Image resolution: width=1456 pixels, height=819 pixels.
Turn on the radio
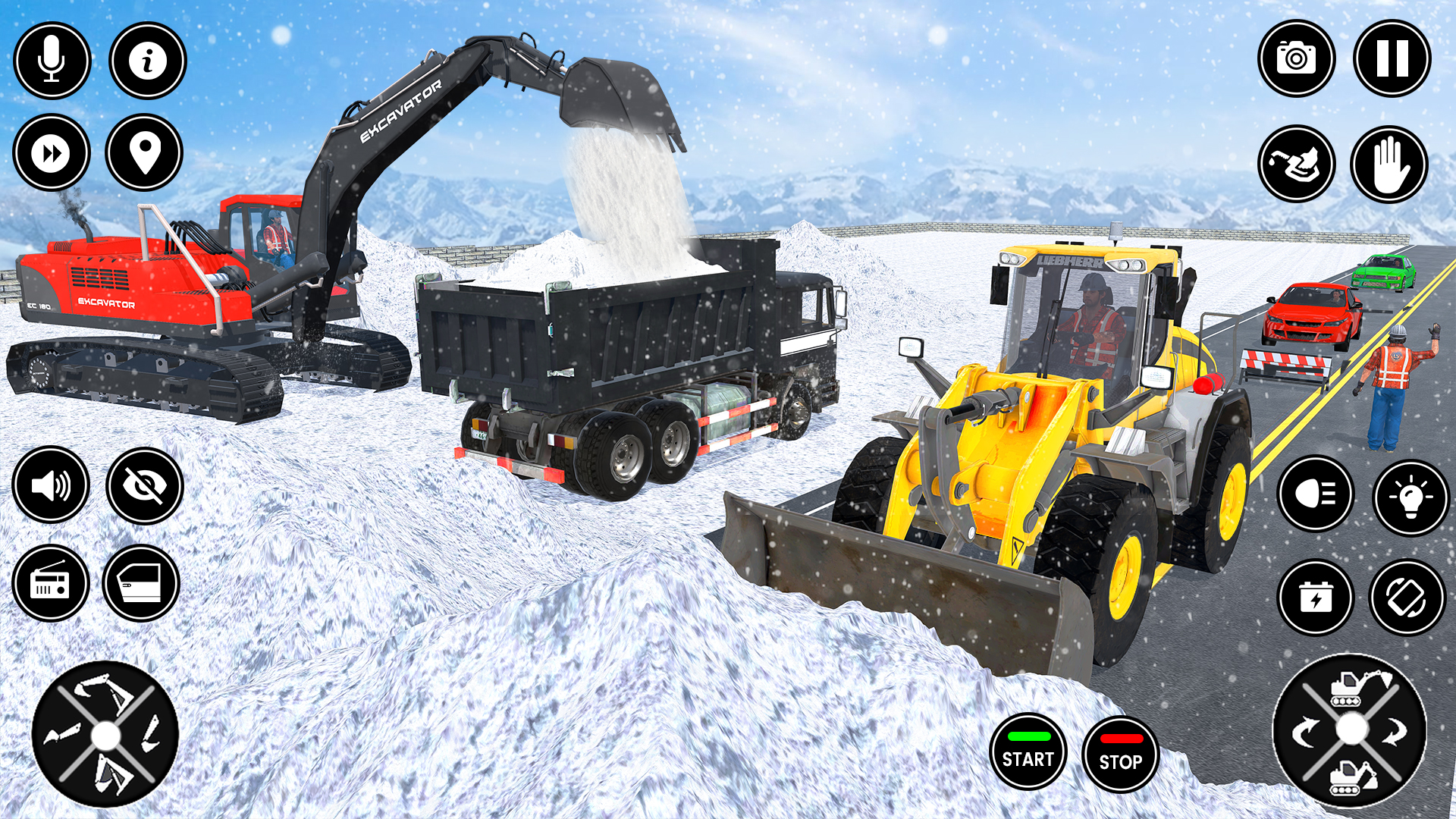tap(51, 584)
